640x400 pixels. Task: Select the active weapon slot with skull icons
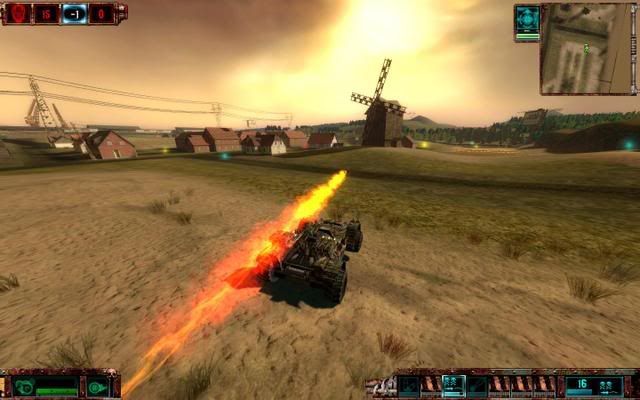(453, 385)
